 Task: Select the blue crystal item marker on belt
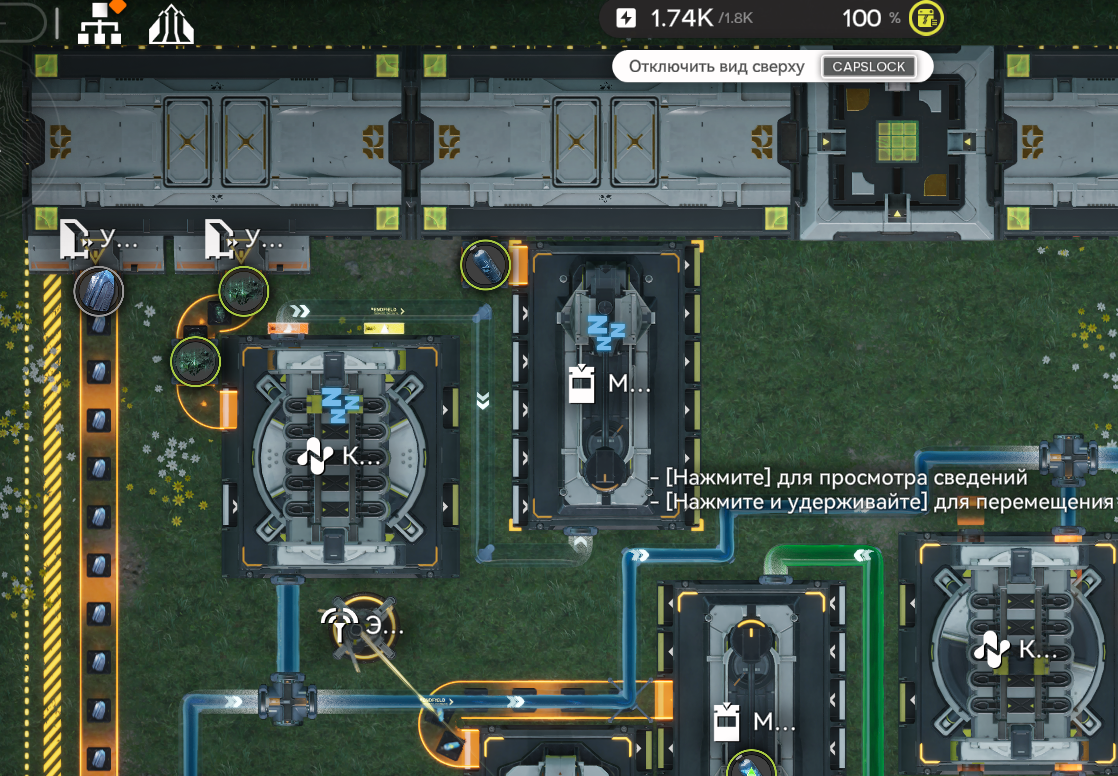pos(99,291)
